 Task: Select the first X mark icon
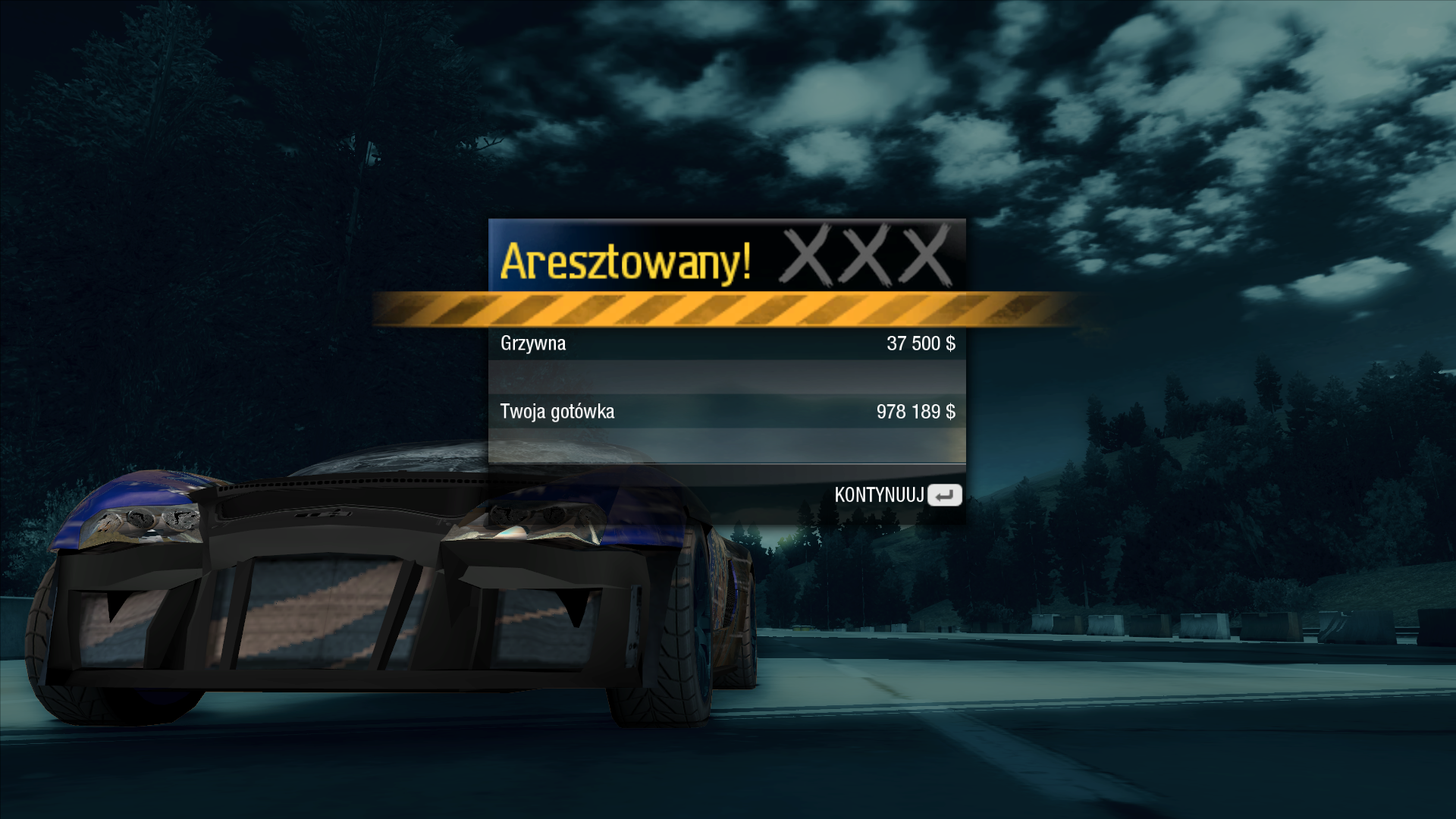click(805, 258)
